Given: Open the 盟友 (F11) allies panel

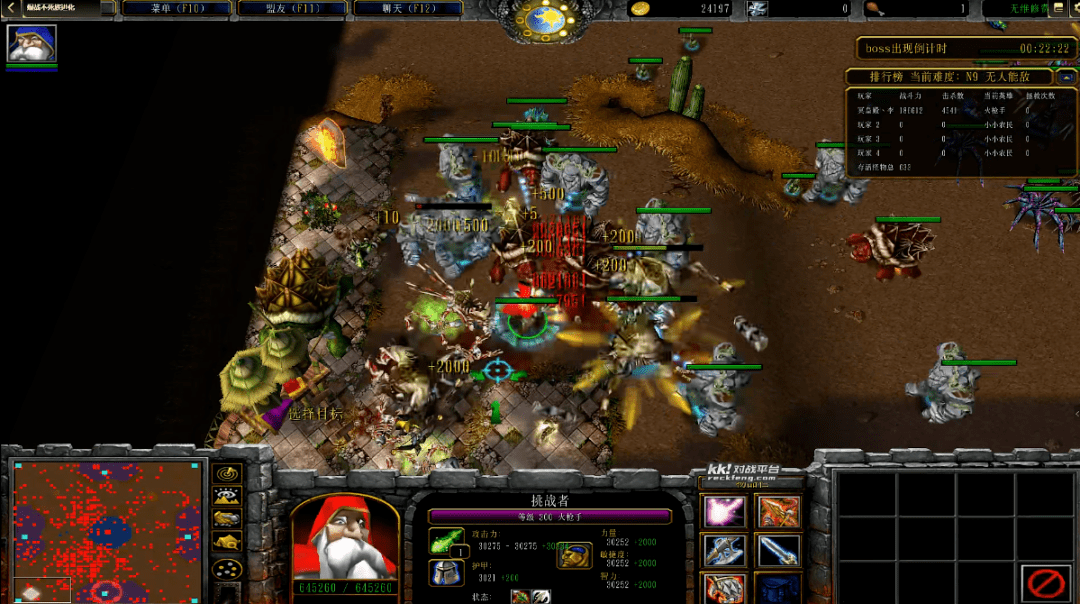Looking at the screenshot, I should (292, 9).
